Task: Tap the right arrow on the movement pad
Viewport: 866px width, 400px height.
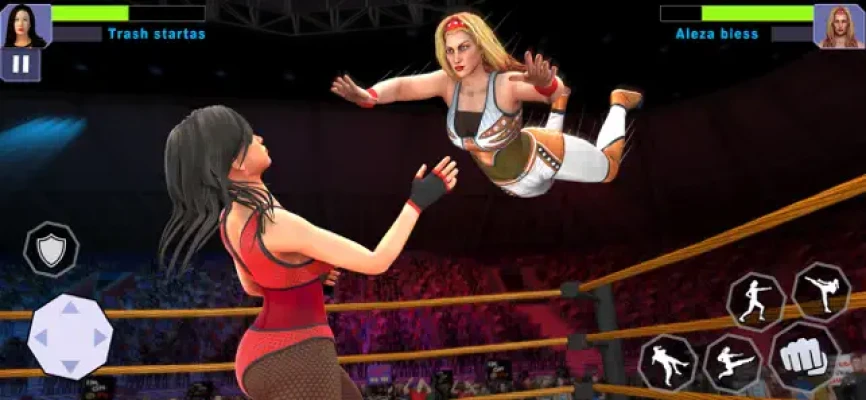Action: 99,337
